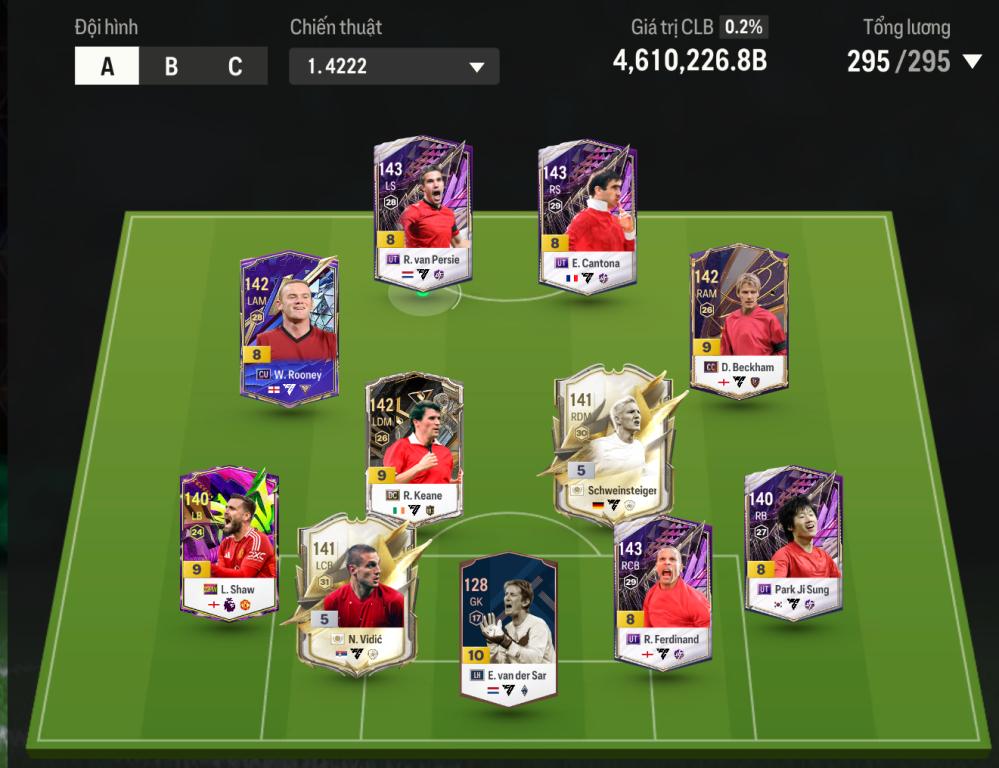Open the 1.4222 tactics dropdown
The height and width of the screenshot is (768, 999).
394,67
